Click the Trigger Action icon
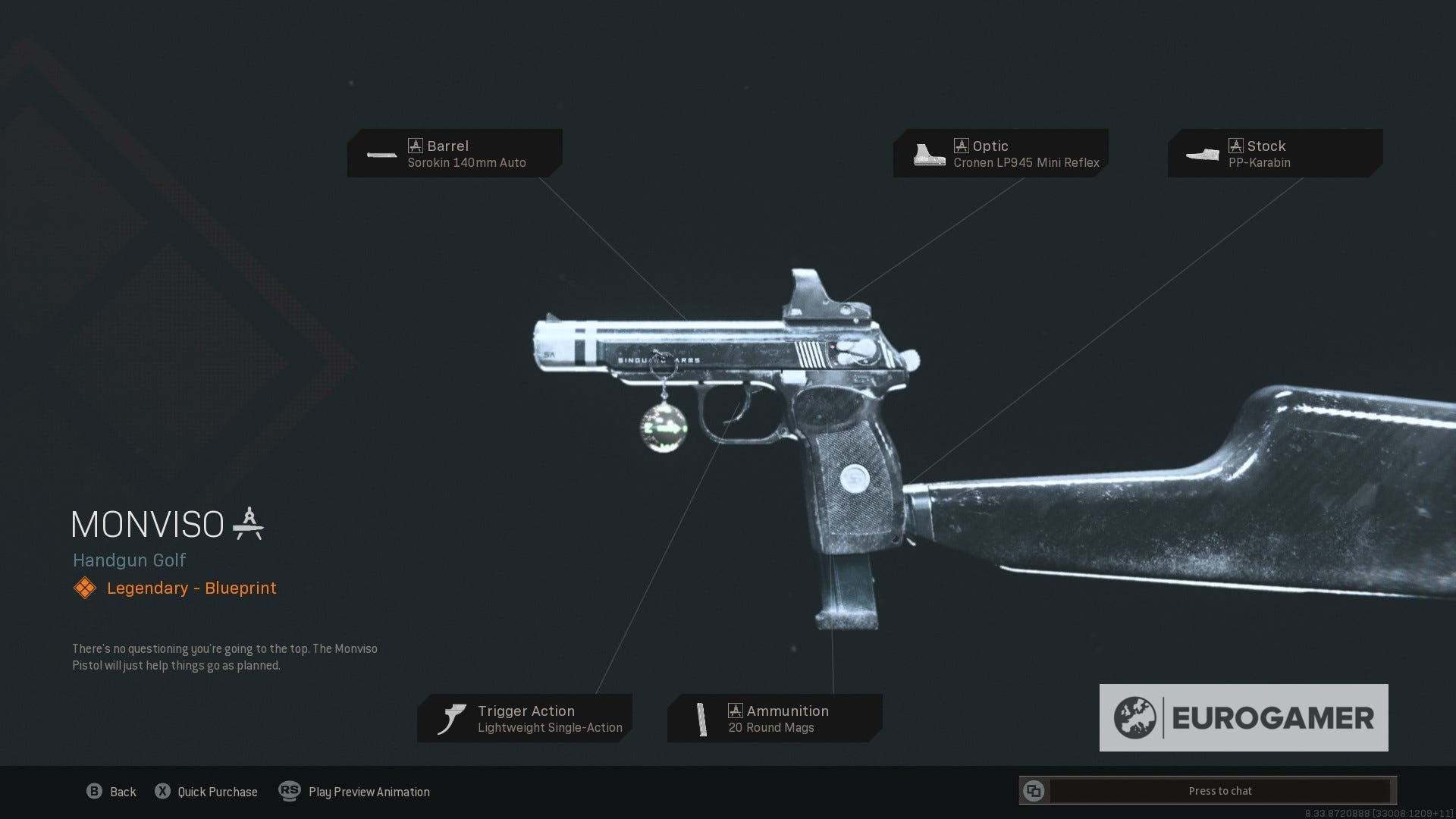 pyautogui.click(x=453, y=717)
